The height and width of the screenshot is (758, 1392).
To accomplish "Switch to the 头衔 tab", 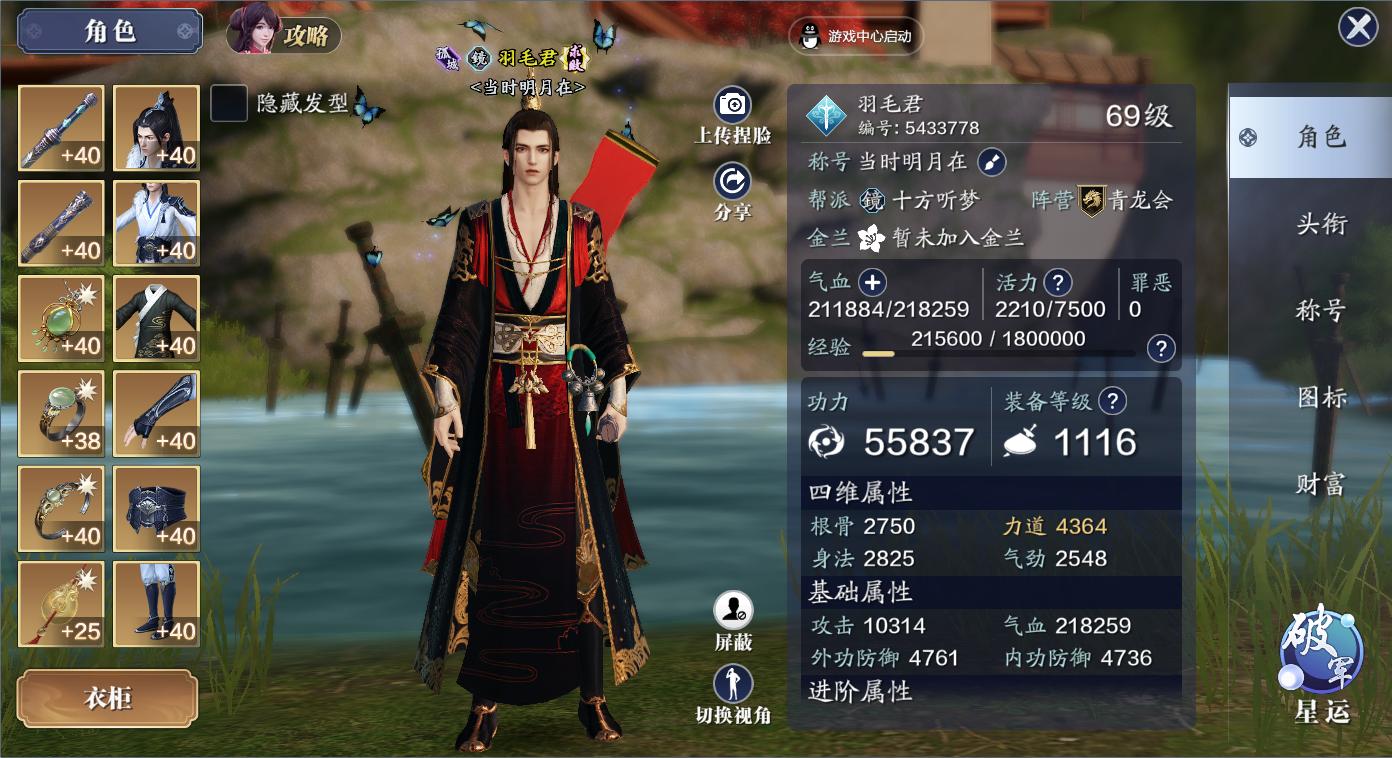I will (x=1320, y=224).
